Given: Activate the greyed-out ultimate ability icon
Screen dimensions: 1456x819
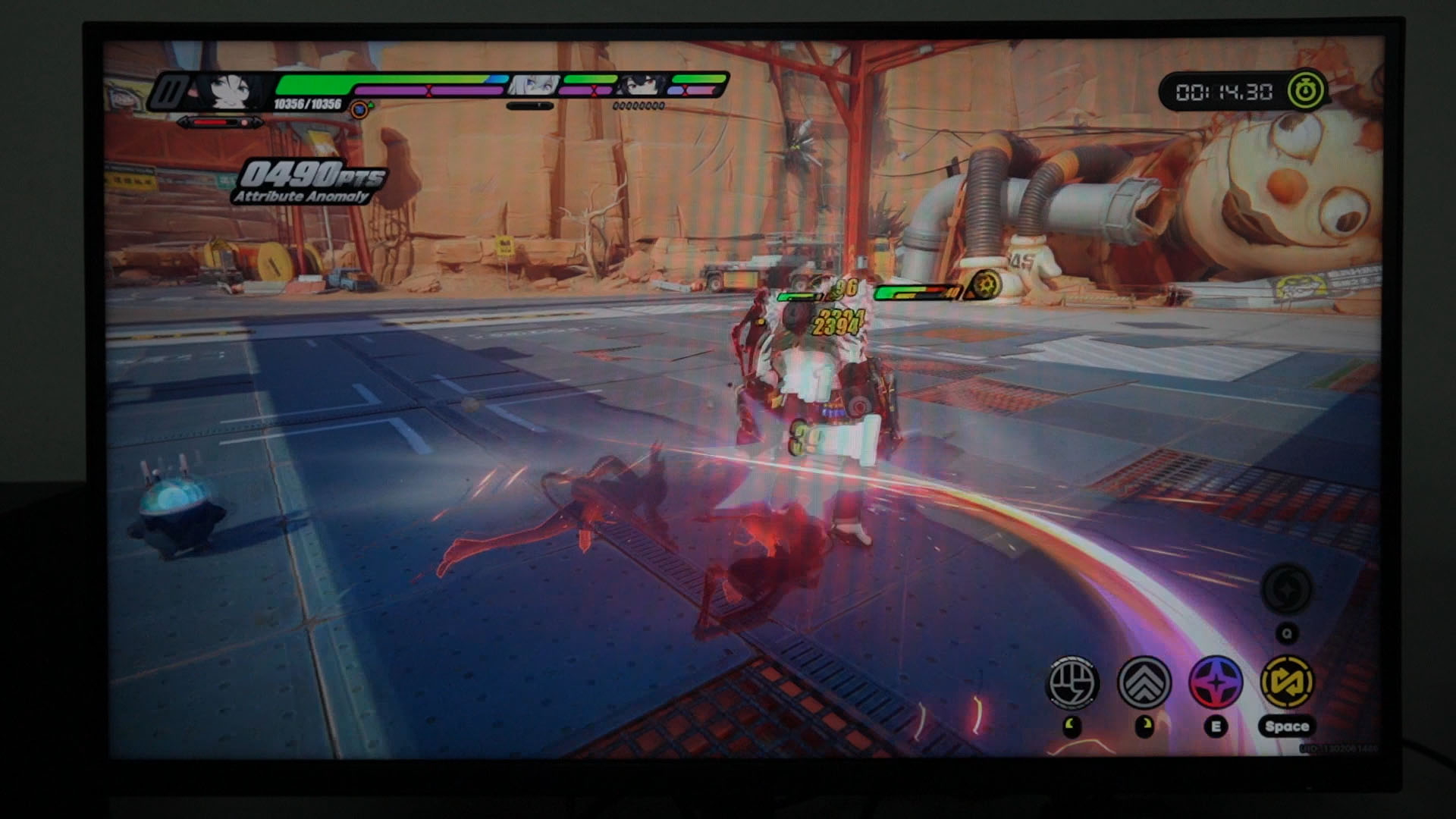Looking at the screenshot, I should click(x=1287, y=589).
